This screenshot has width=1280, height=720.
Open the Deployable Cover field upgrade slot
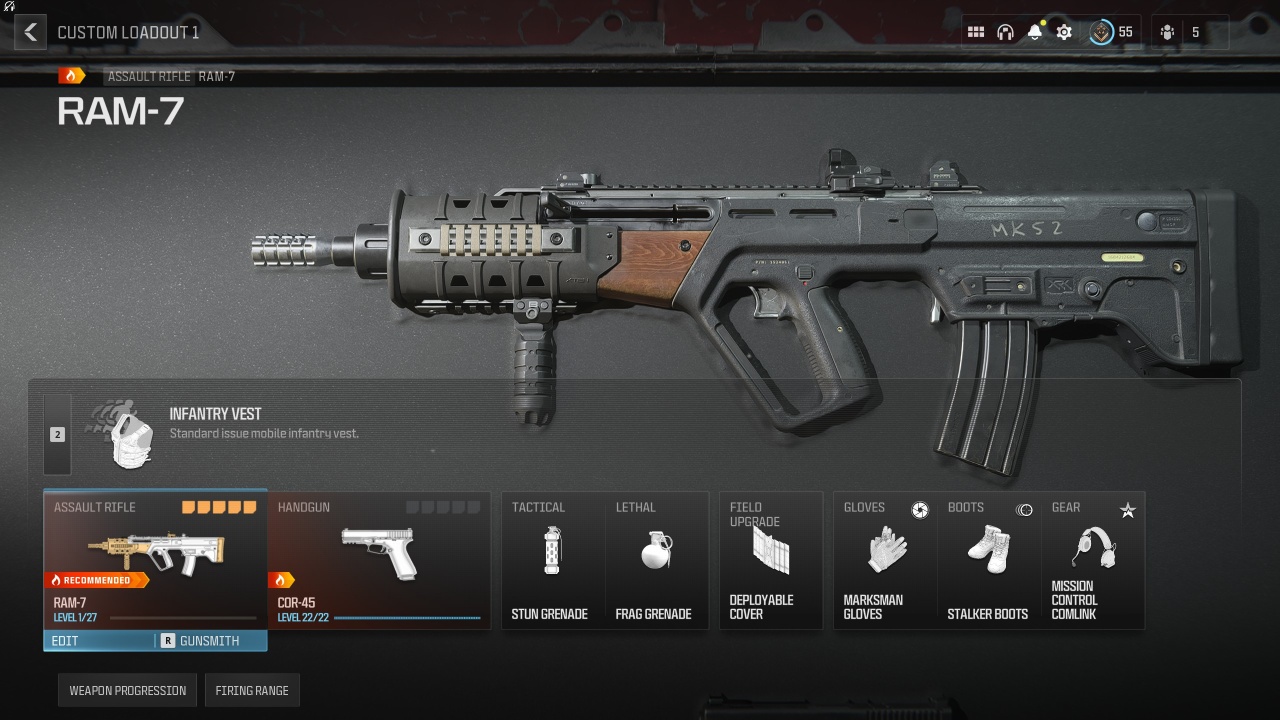point(771,560)
